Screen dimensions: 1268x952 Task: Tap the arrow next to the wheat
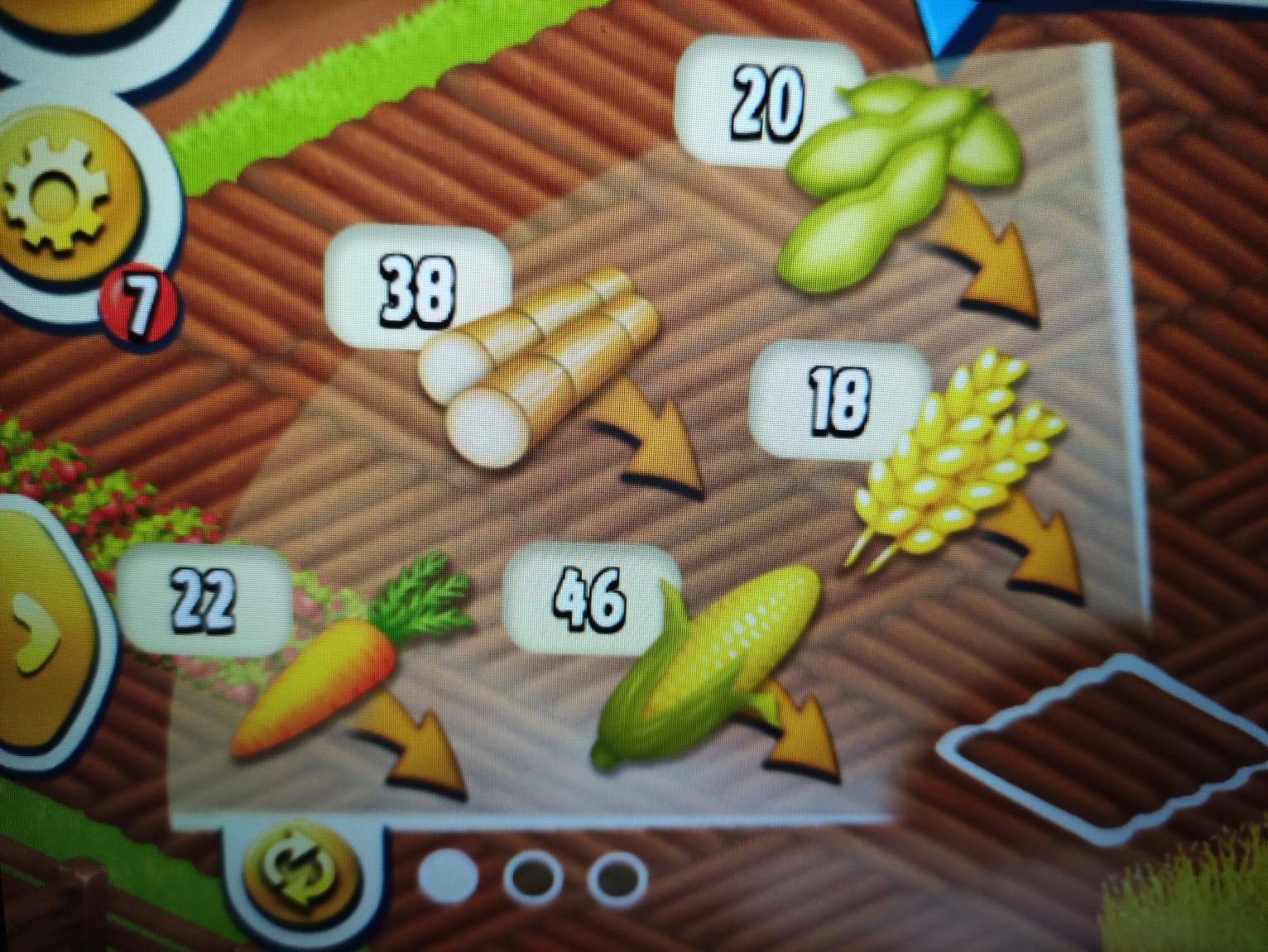pos(1044,549)
